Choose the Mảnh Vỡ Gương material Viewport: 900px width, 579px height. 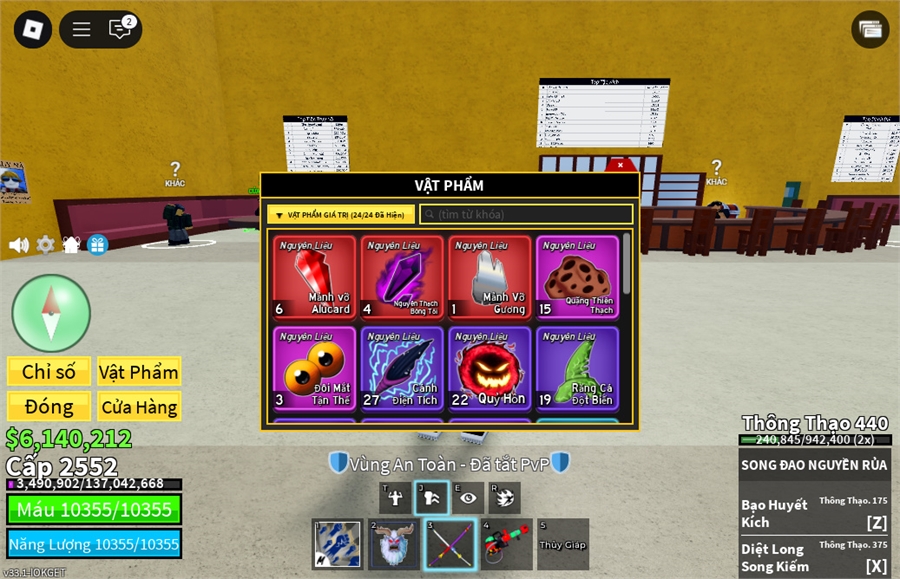490,277
